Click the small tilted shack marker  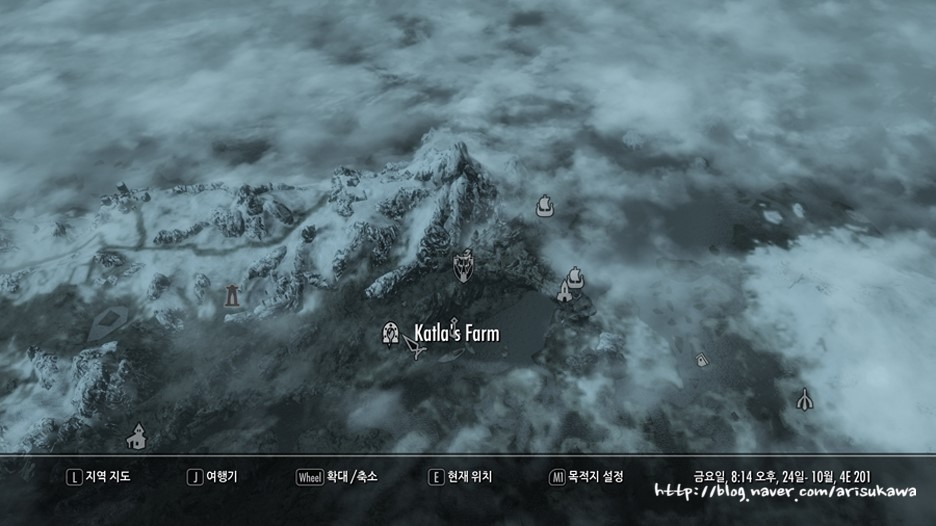(701, 359)
